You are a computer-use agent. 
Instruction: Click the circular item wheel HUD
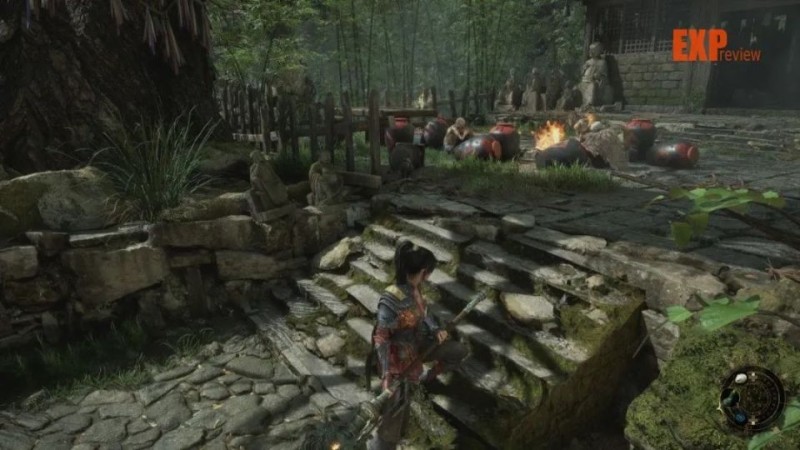click(751, 400)
